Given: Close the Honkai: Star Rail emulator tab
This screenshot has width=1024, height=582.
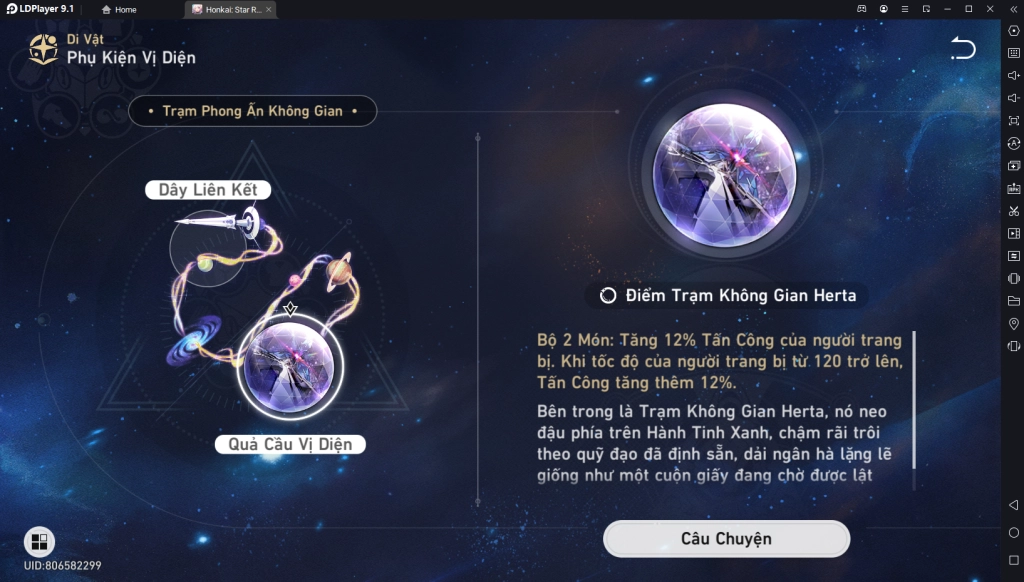Looking at the screenshot, I should click(268, 9).
